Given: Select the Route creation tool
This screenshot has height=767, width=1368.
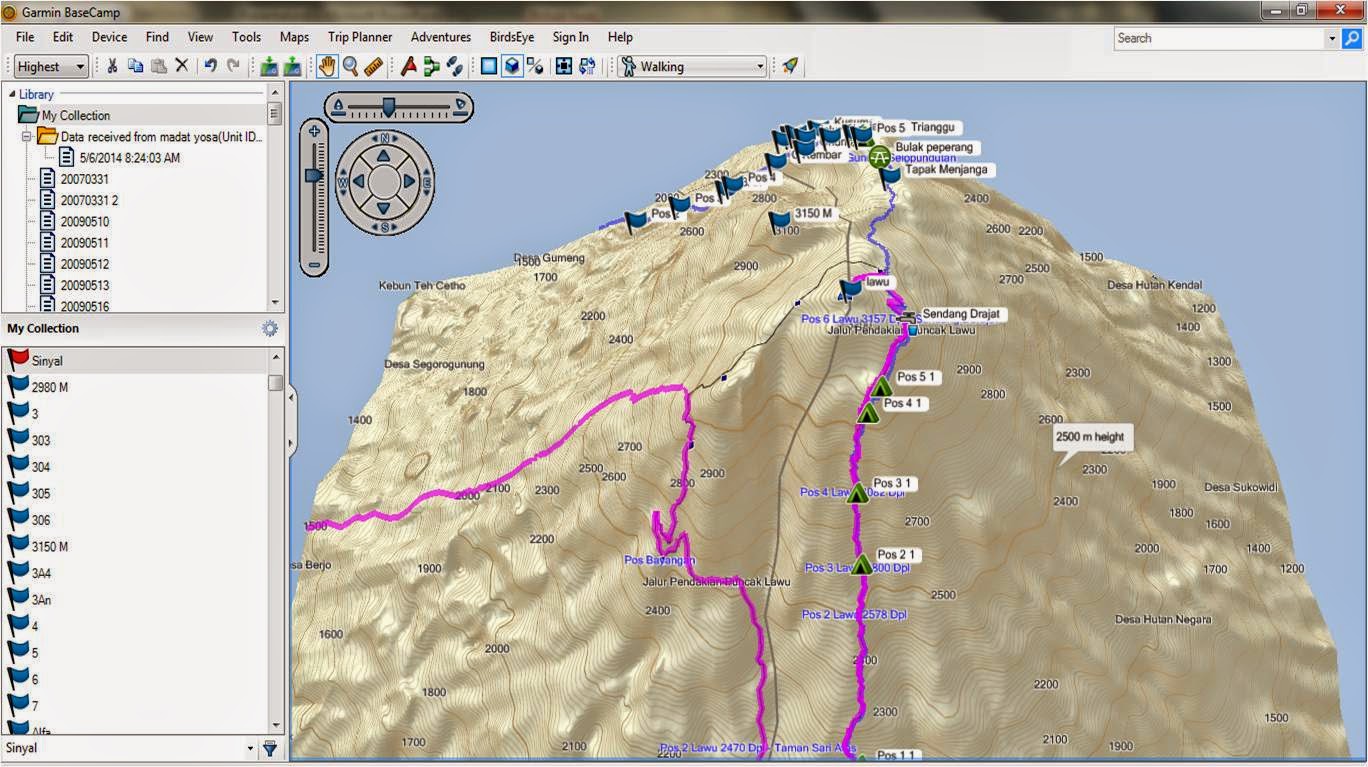Looking at the screenshot, I should click(432, 66).
